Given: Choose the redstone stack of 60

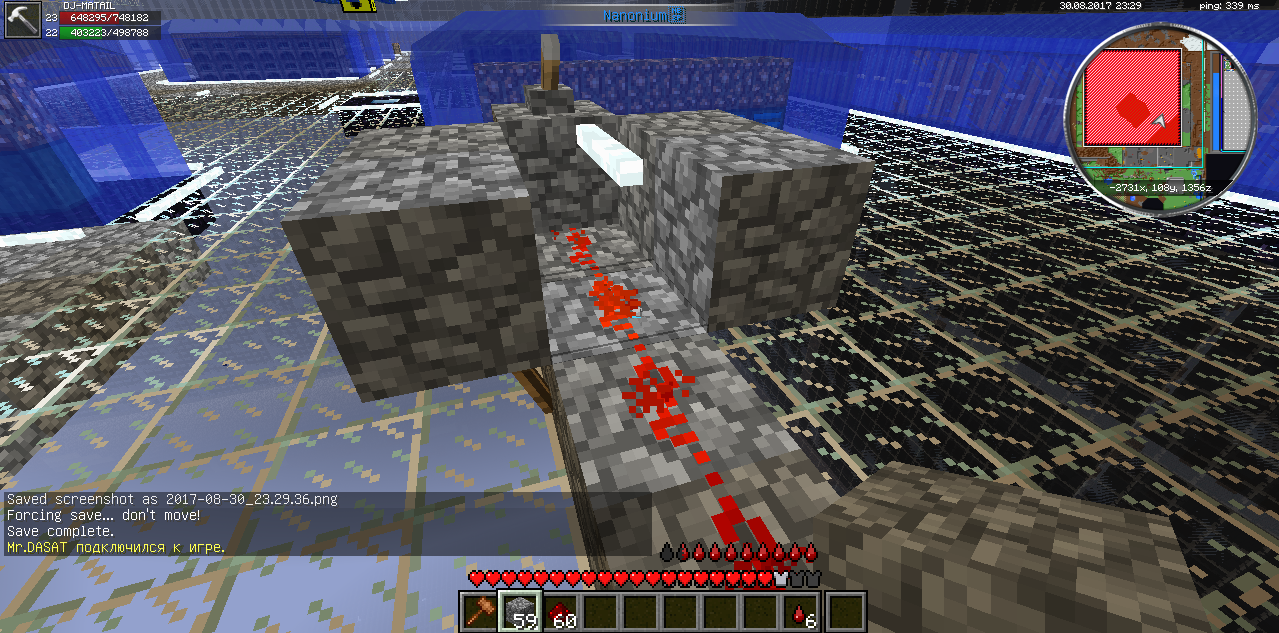Looking at the screenshot, I should [562, 611].
